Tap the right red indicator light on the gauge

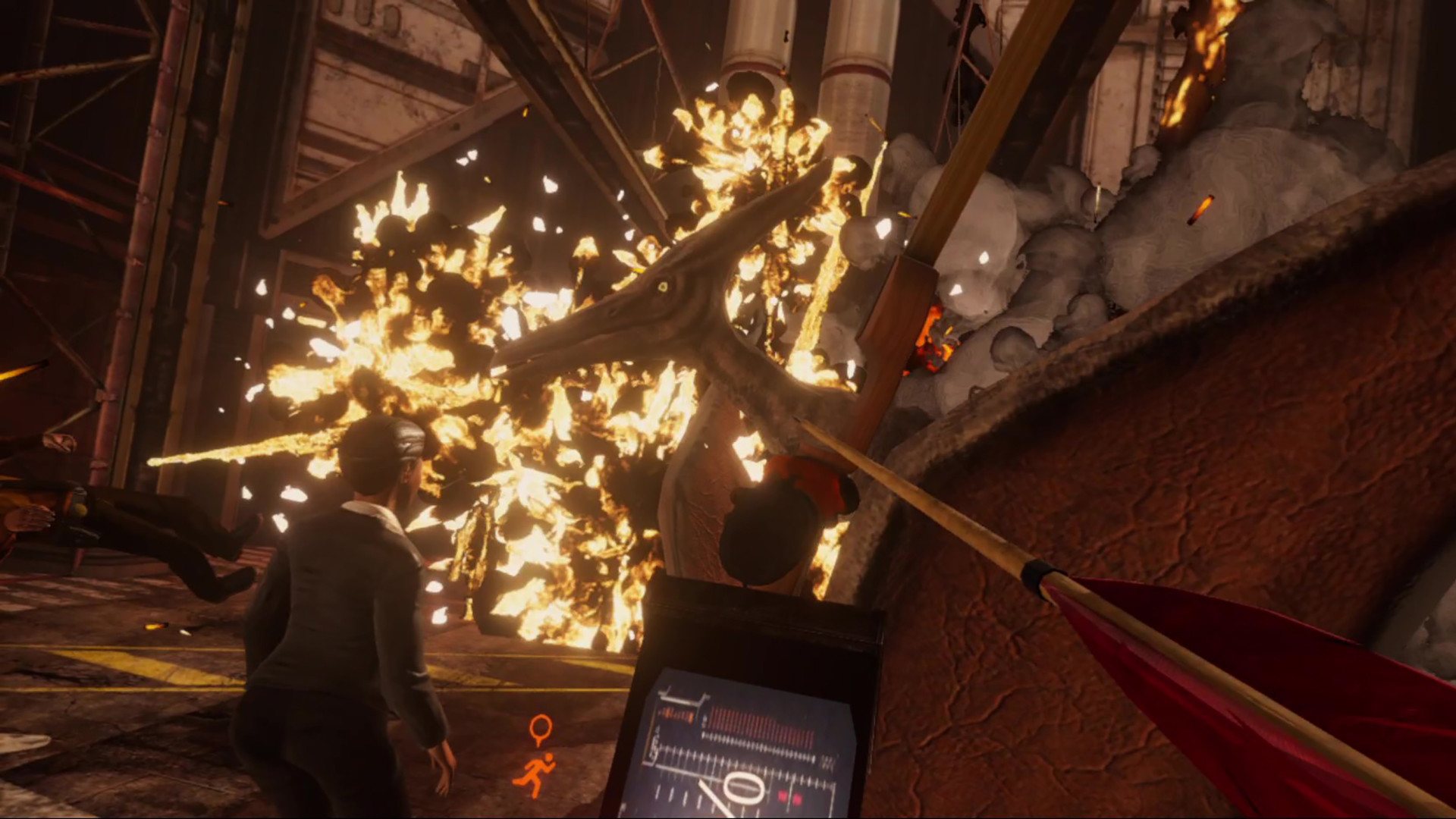pos(798,799)
